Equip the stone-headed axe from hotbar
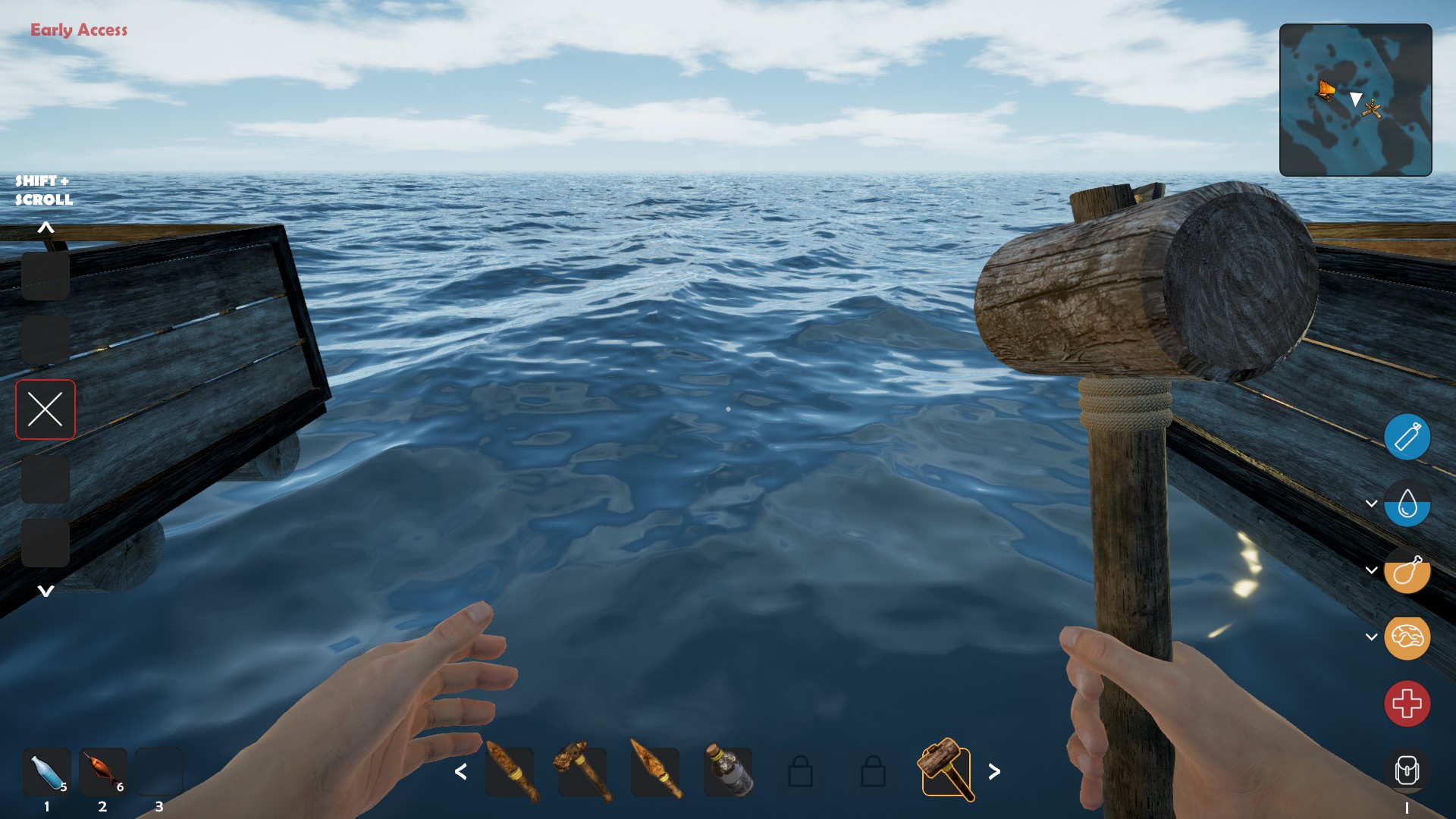The image size is (1456, 819). (x=582, y=771)
